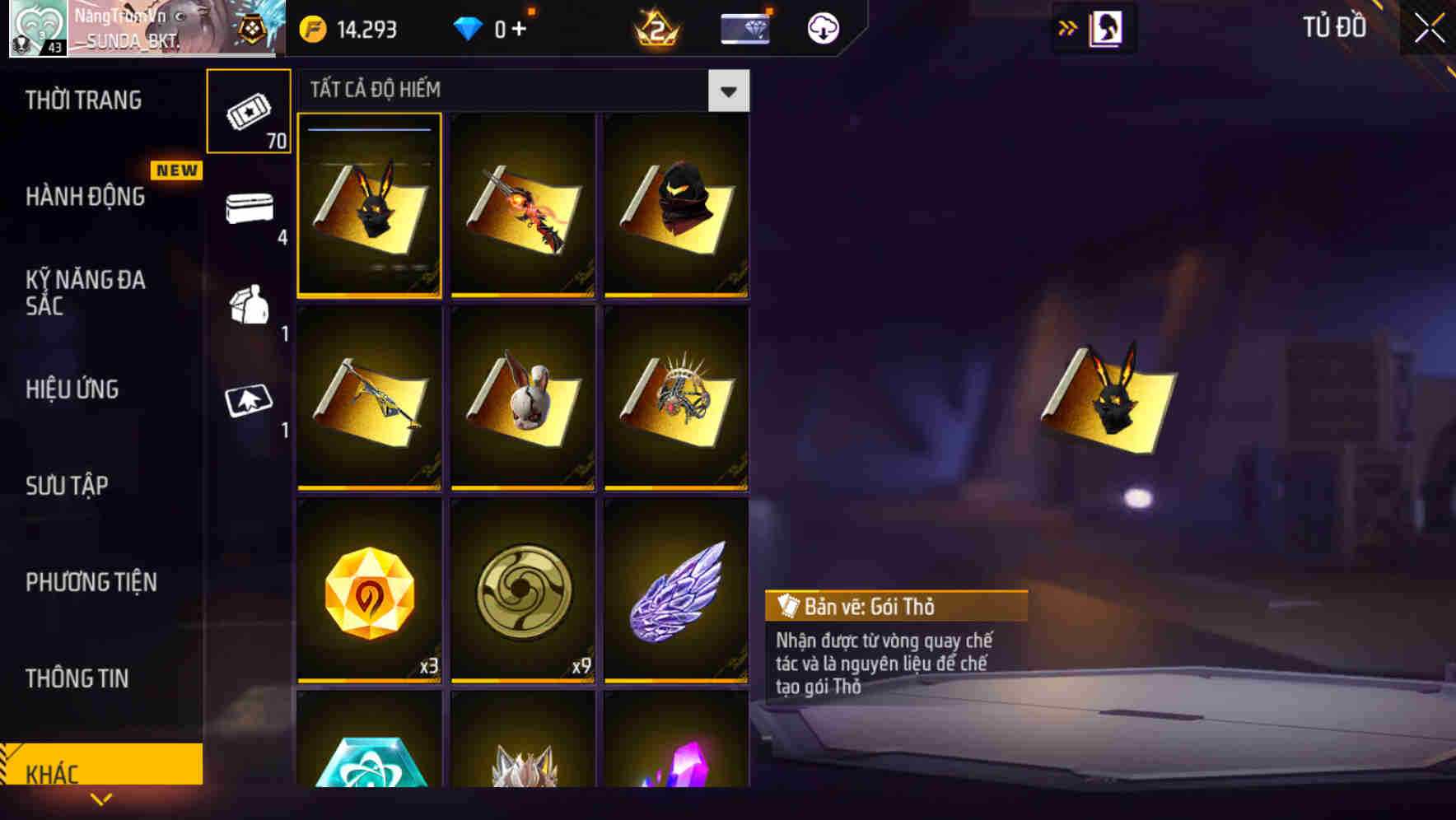This screenshot has height=820, width=1456.
Task: Open the diamond membership card icon
Action: click(744, 27)
